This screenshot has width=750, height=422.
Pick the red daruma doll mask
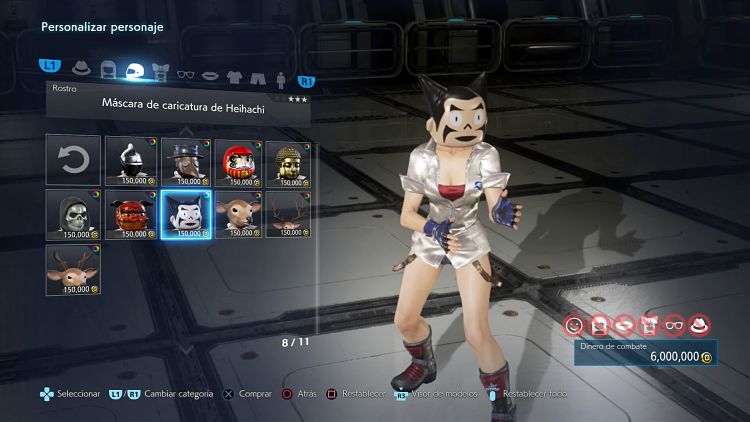point(236,160)
